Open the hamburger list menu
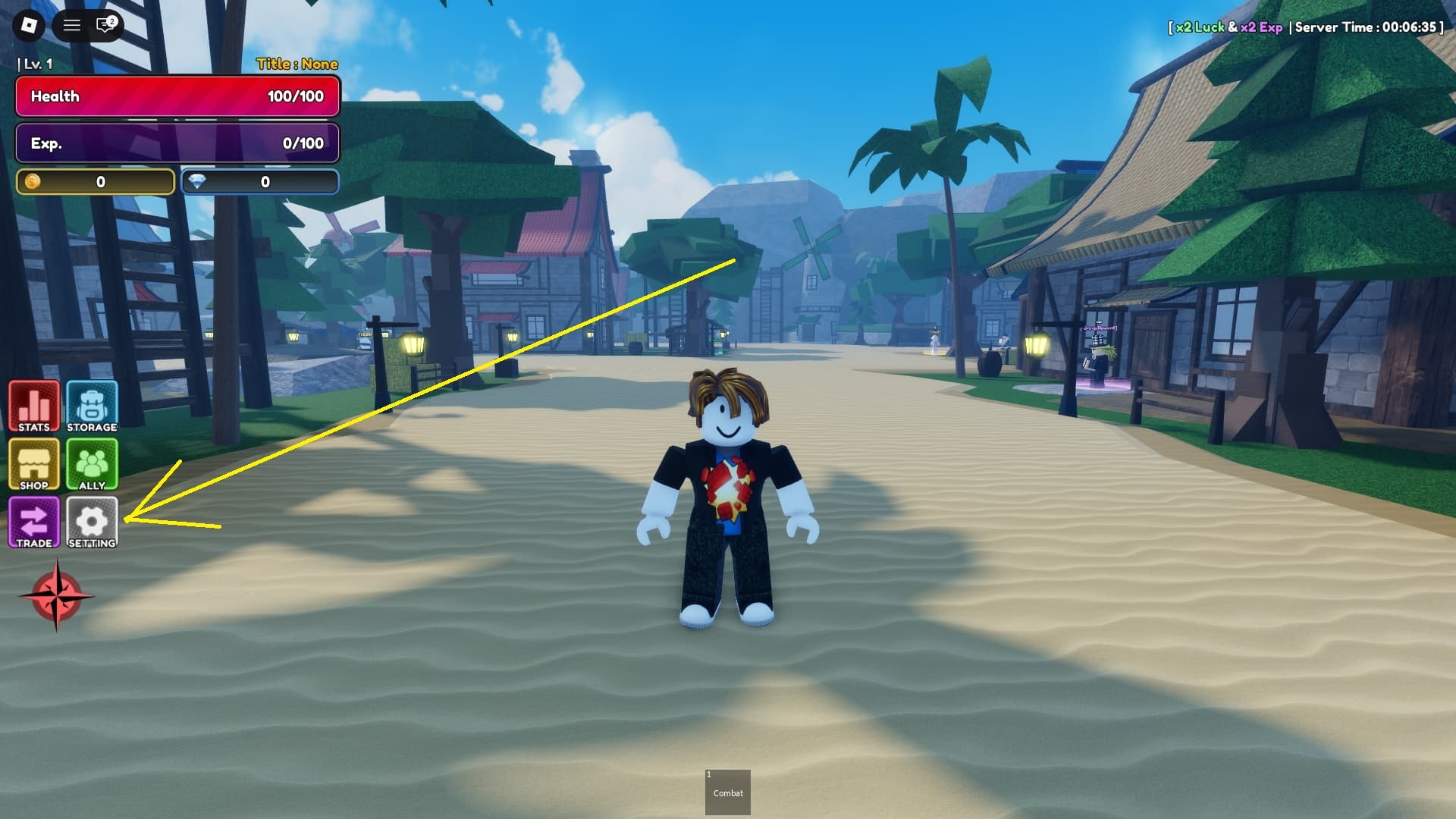Image resolution: width=1456 pixels, height=819 pixels. click(72, 26)
